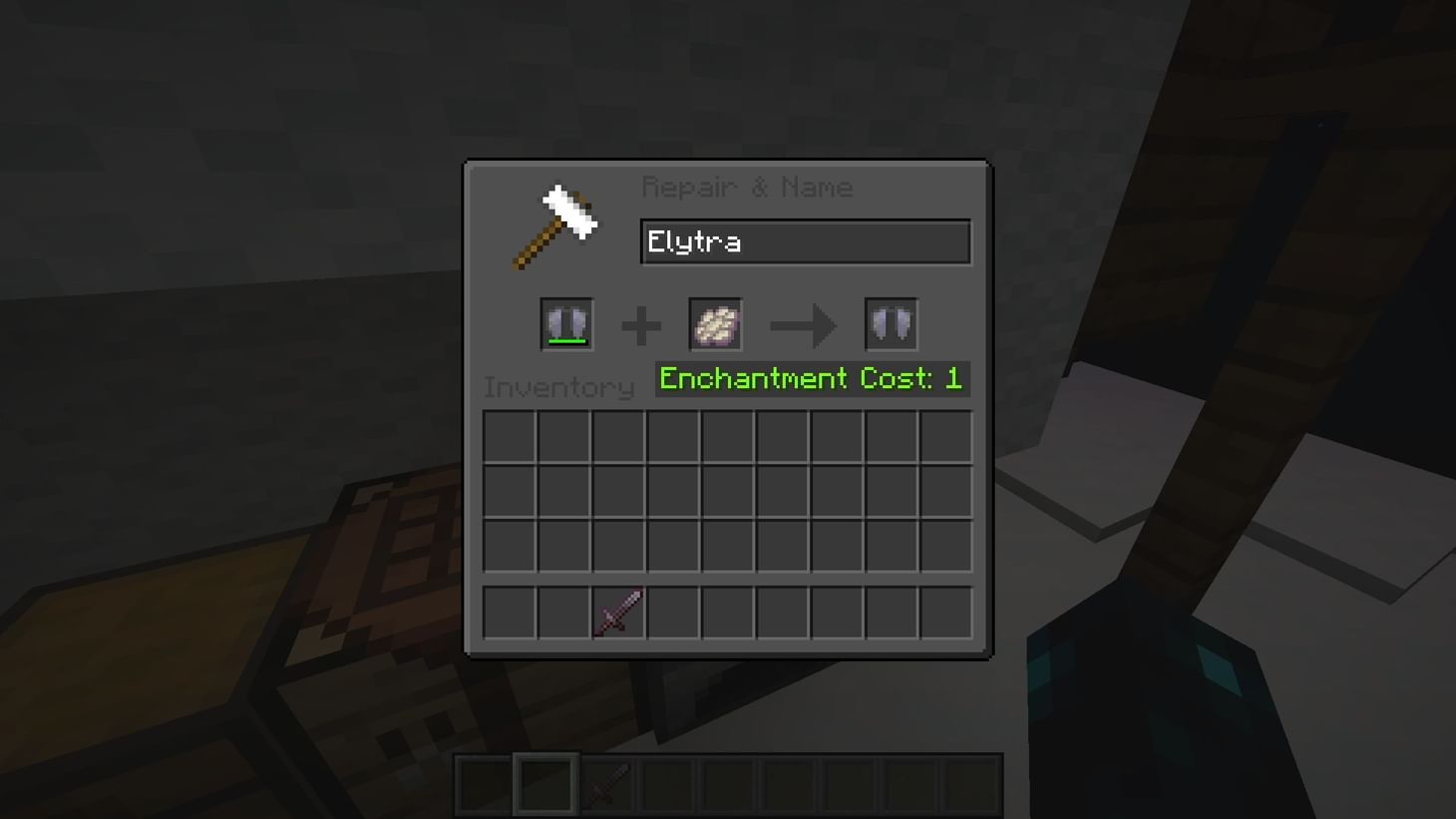
Task: Click the first hotbar slot
Action: click(484, 784)
